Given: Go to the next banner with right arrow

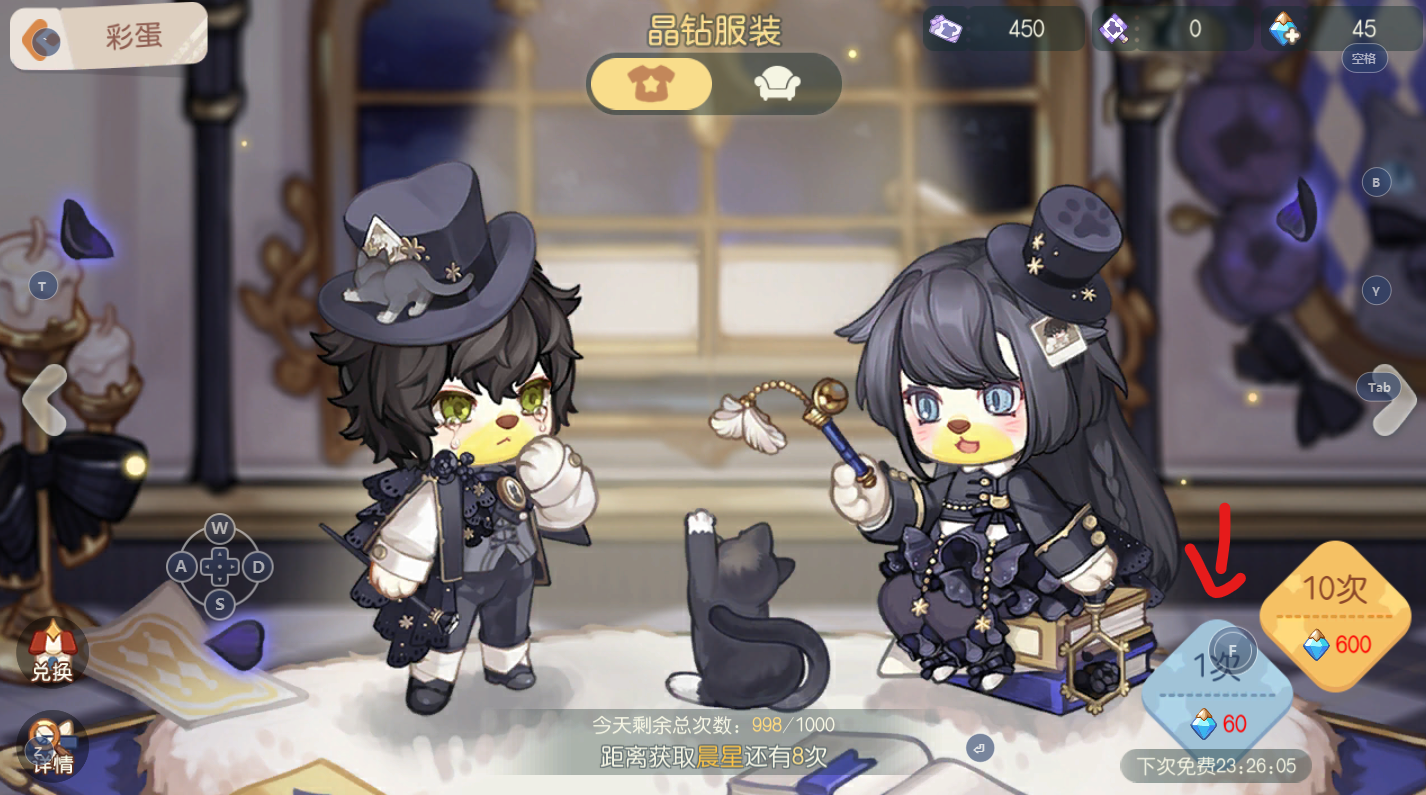Looking at the screenshot, I should [x=1394, y=400].
